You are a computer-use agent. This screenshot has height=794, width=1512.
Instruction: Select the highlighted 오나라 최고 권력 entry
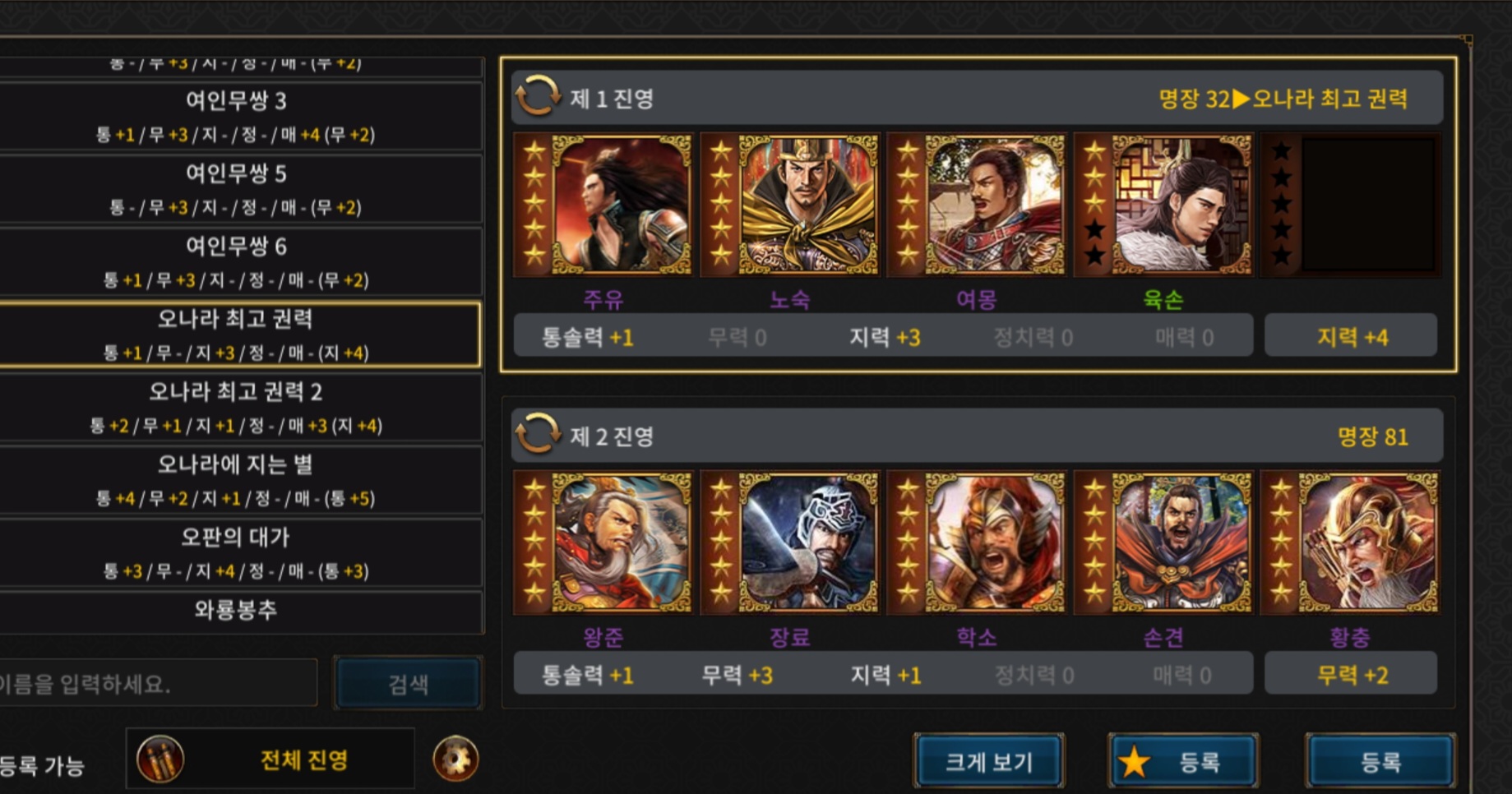(x=237, y=334)
